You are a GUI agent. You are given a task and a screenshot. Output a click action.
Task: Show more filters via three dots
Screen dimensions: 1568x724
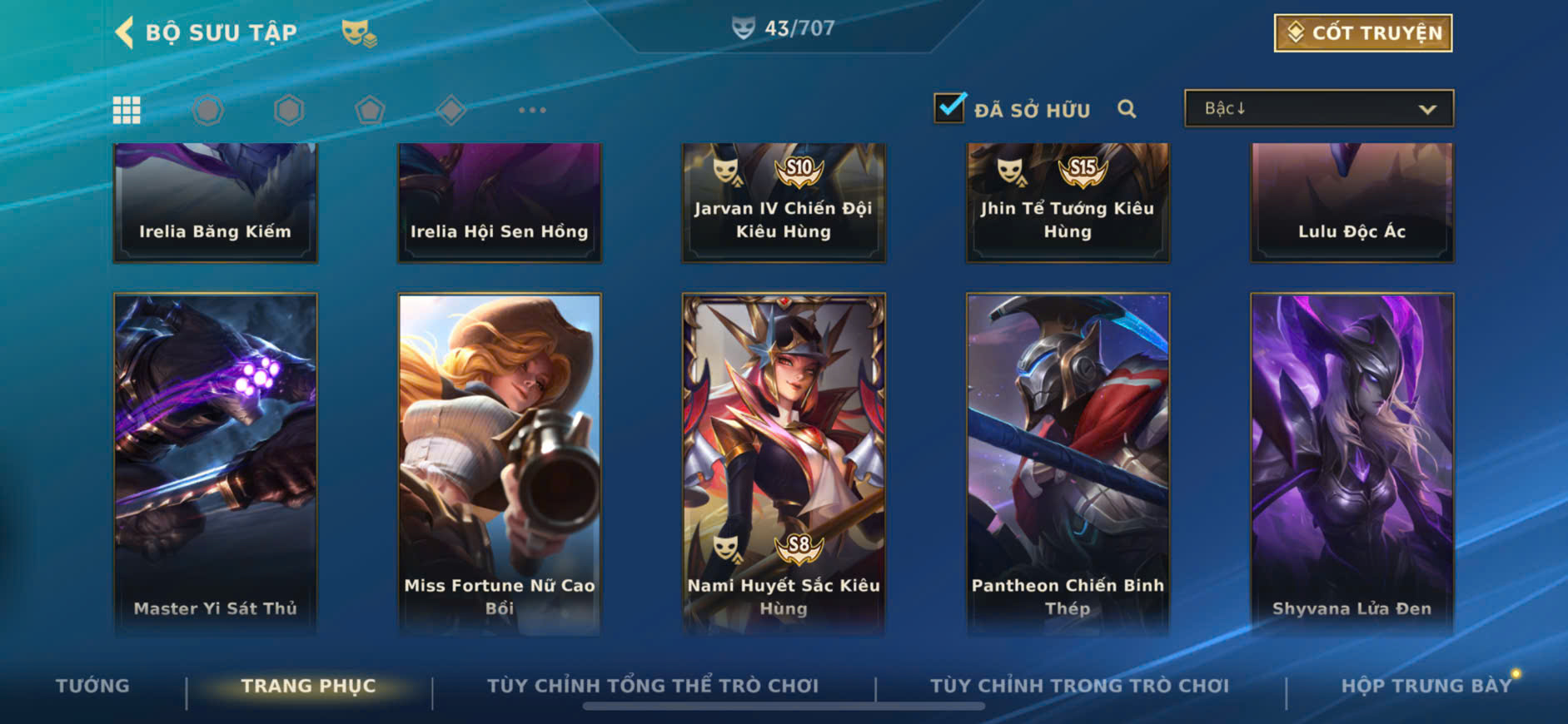532,110
